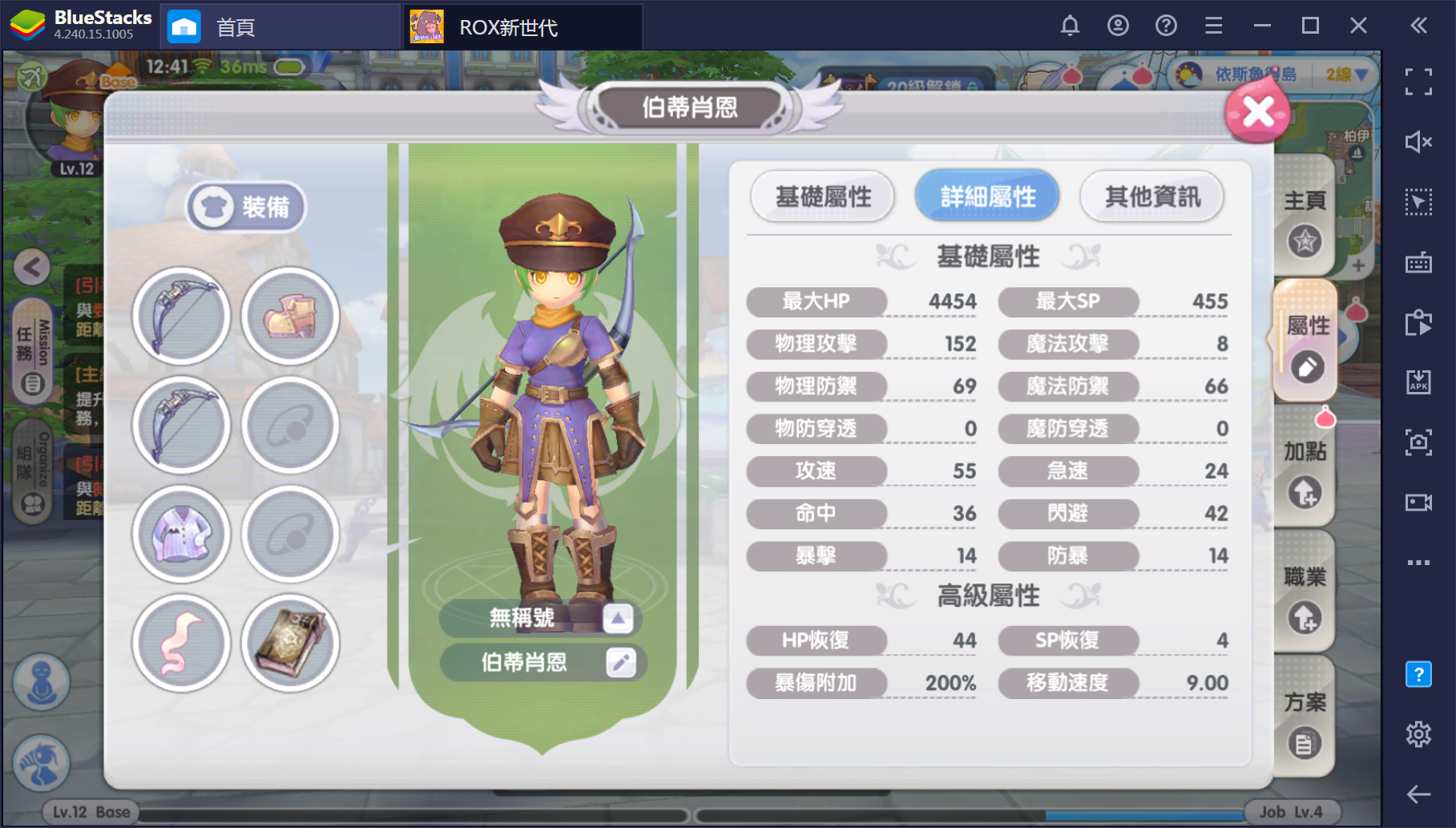Mute game audio in BlueStacks sidebar
The height and width of the screenshot is (828, 1456).
coord(1419,141)
